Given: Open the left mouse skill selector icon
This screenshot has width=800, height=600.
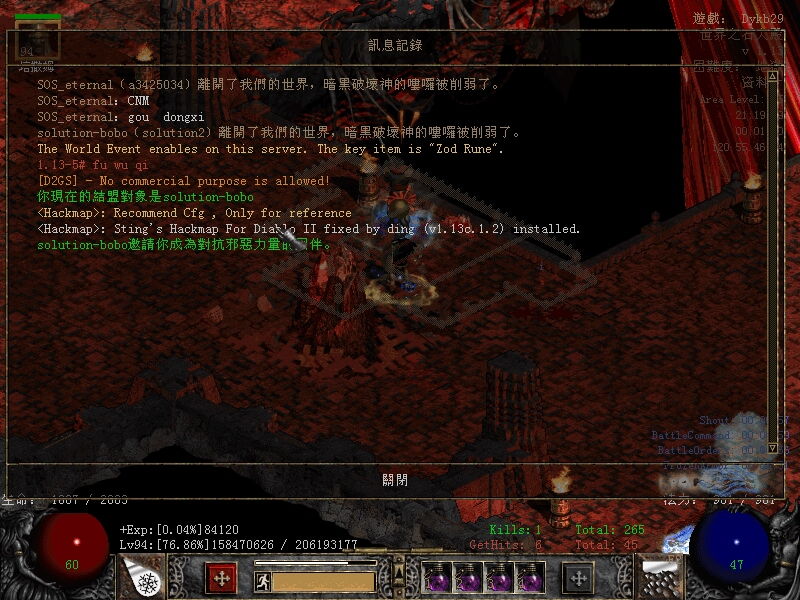Looking at the screenshot, I should point(142,578).
